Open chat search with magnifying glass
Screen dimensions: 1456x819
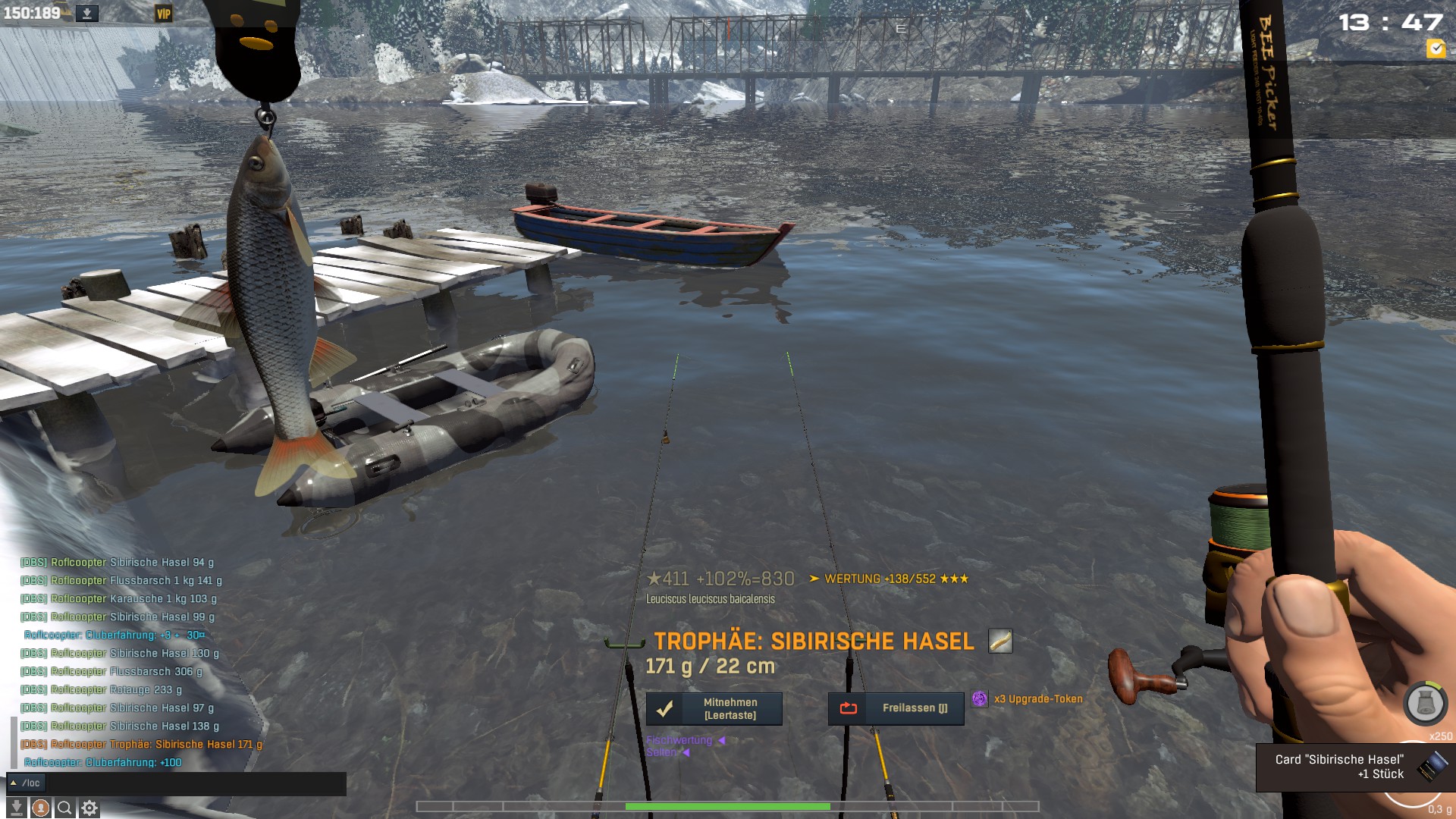click(65, 808)
